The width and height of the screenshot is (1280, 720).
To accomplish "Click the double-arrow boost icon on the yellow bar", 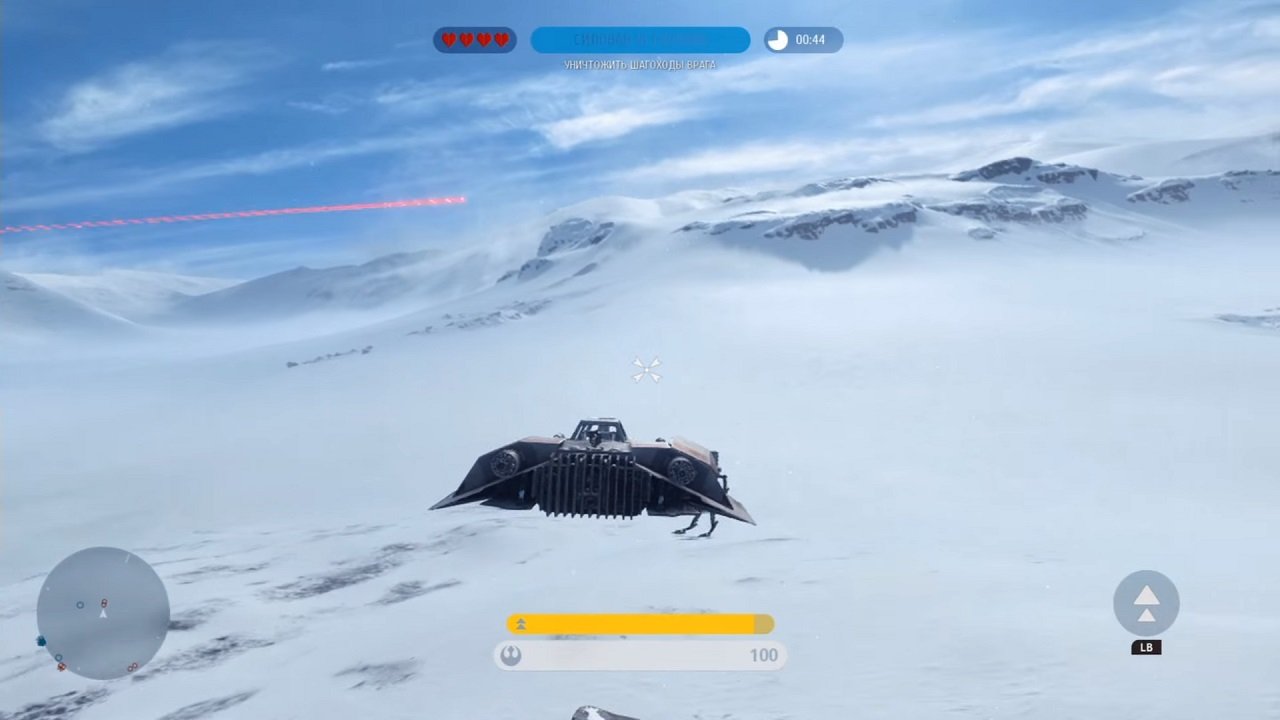I will click(520, 623).
